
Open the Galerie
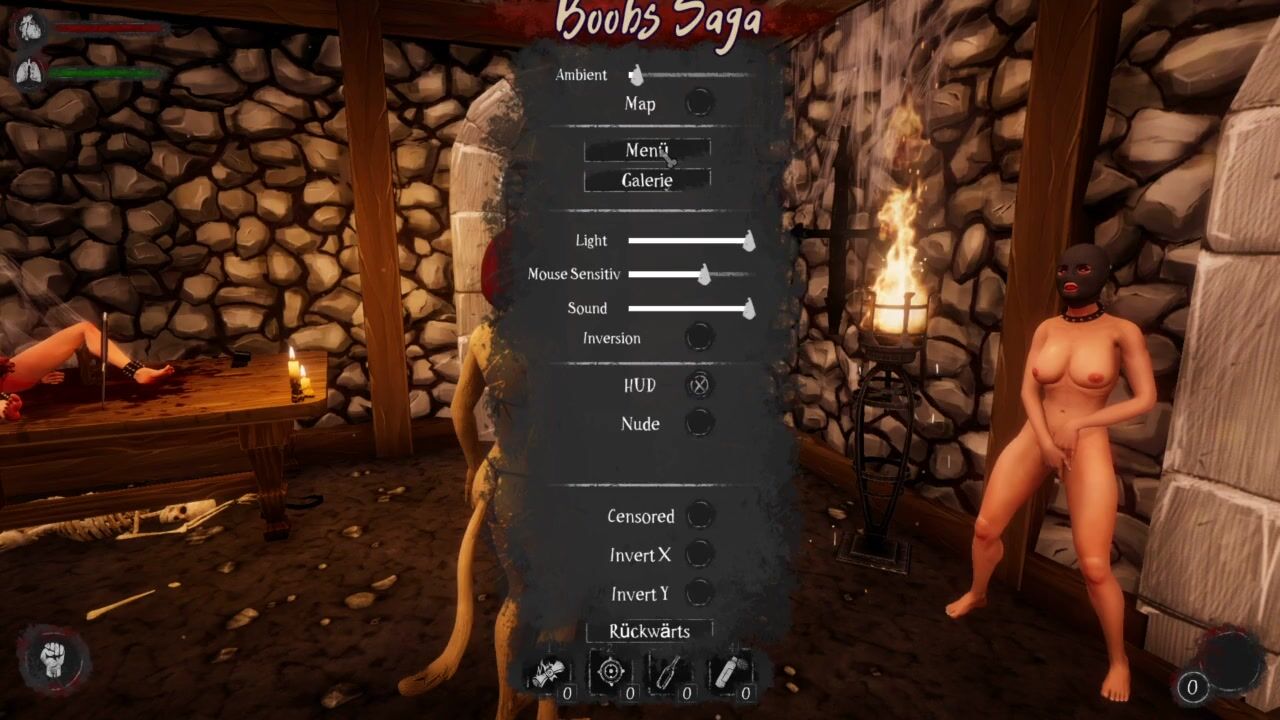647,181
